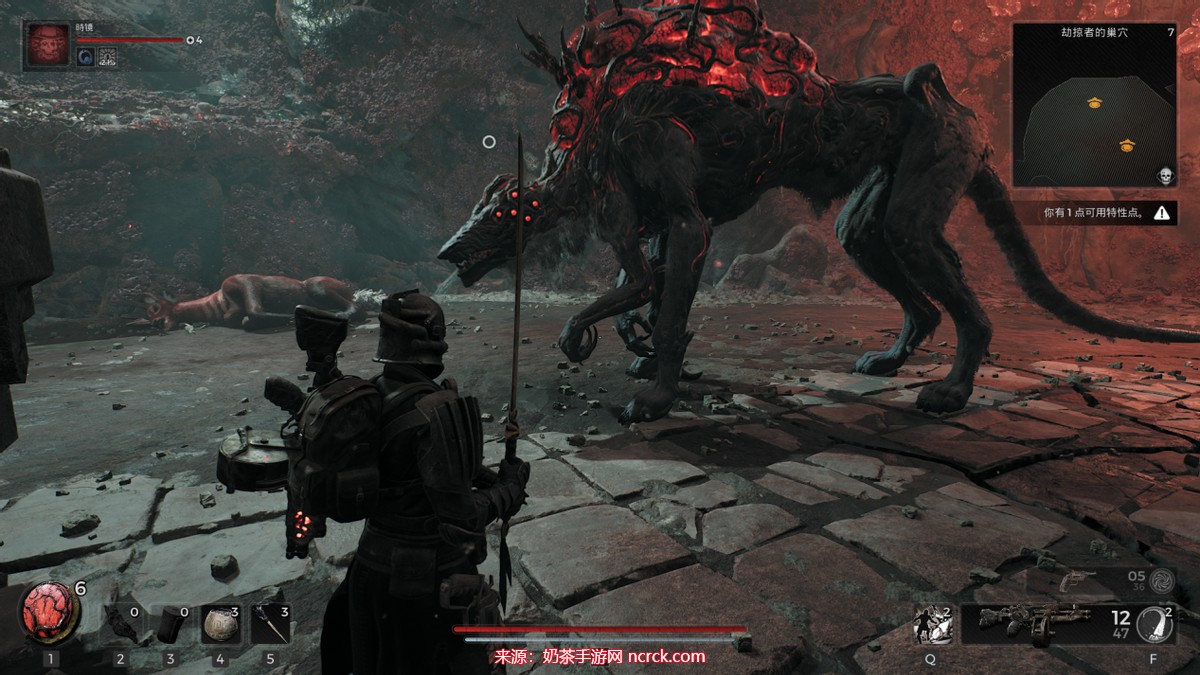Click the swirl handgun mod icon
The height and width of the screenshot is (675, 1200).
pos(1161,579)
